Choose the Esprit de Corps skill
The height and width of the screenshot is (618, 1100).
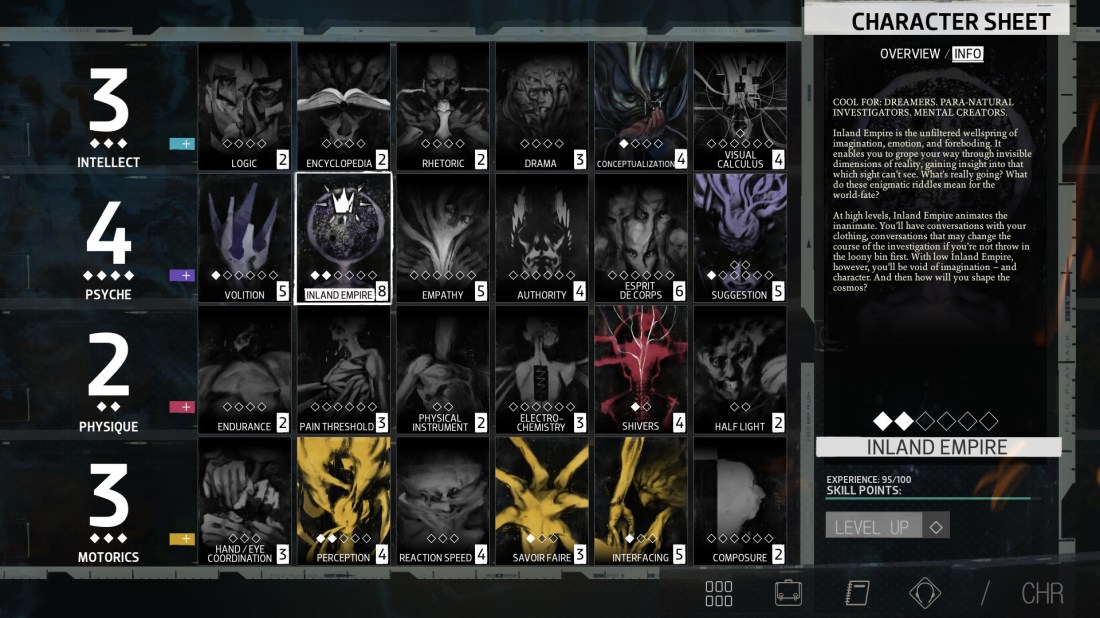[x=641, y=238]
